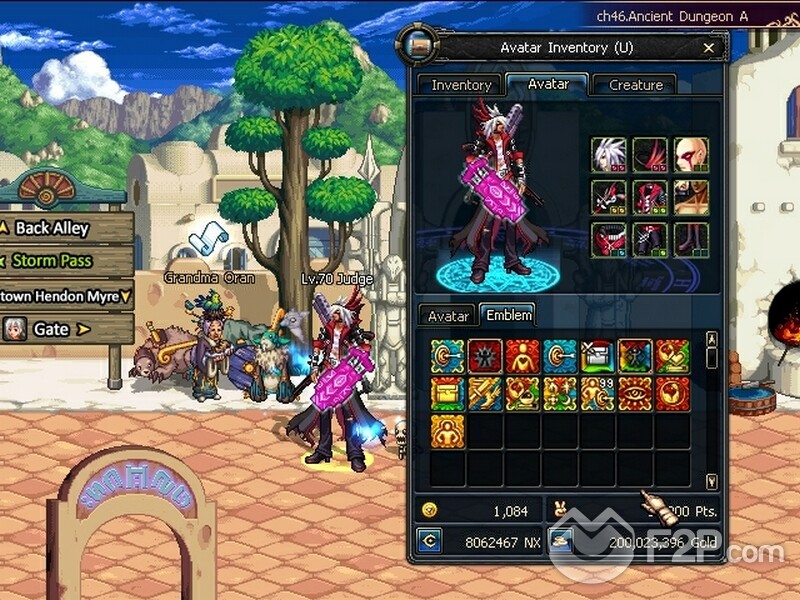Choose the golden eye emblem
The height and width of the screenshot is (600, 800).
[635, 394]
